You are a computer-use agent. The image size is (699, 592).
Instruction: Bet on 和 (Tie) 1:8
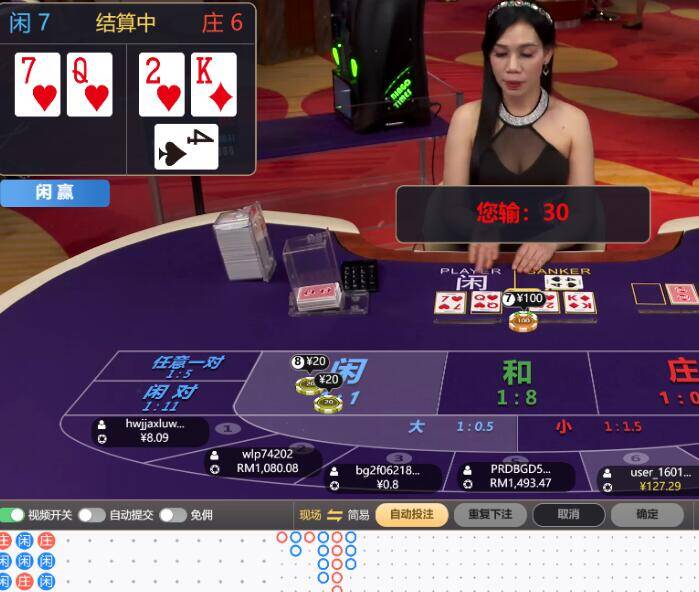pyautogui.click(x=516, y=382)
